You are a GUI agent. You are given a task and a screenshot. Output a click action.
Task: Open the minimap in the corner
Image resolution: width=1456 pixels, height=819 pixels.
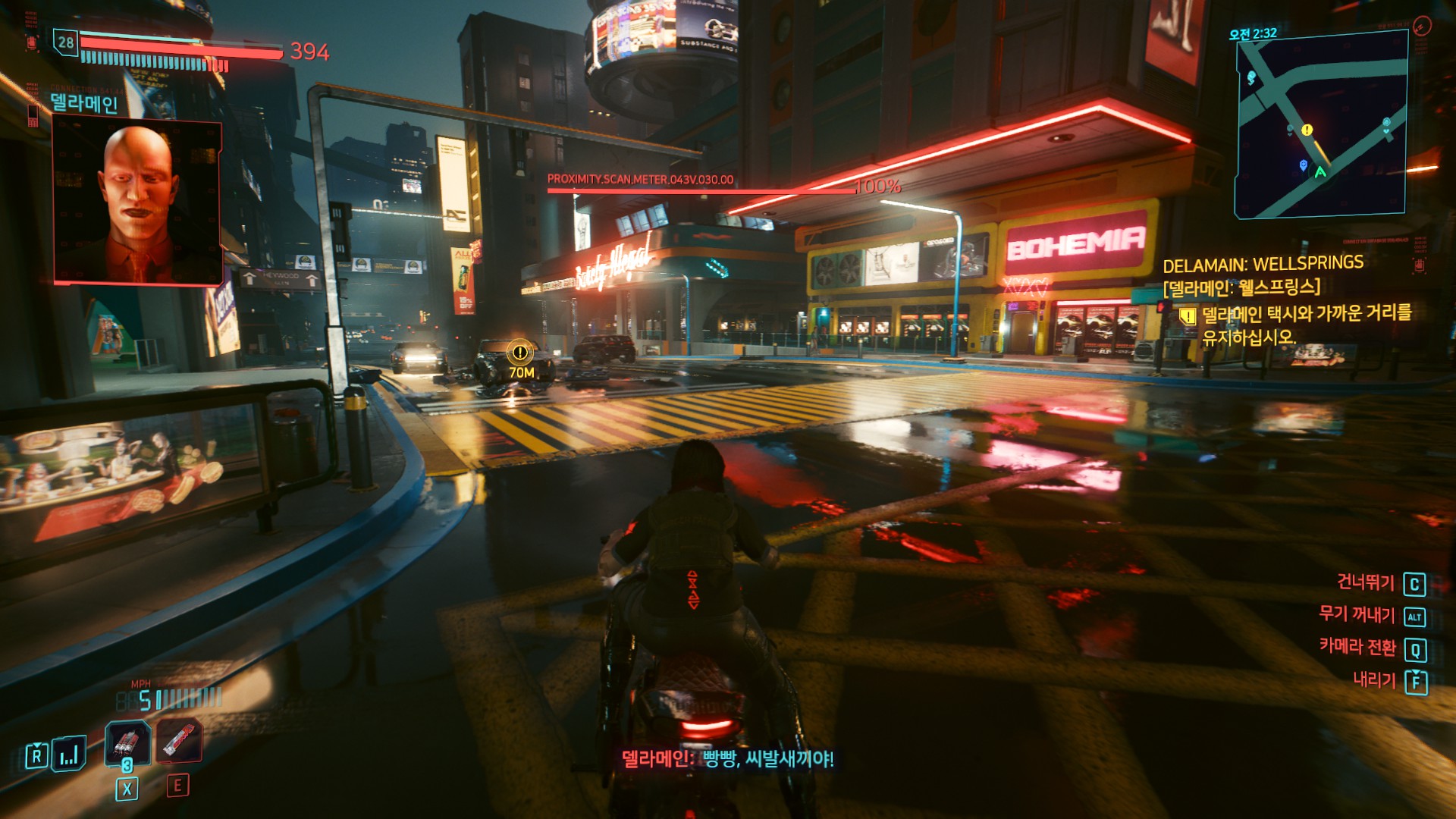[x=1321, y=125]
